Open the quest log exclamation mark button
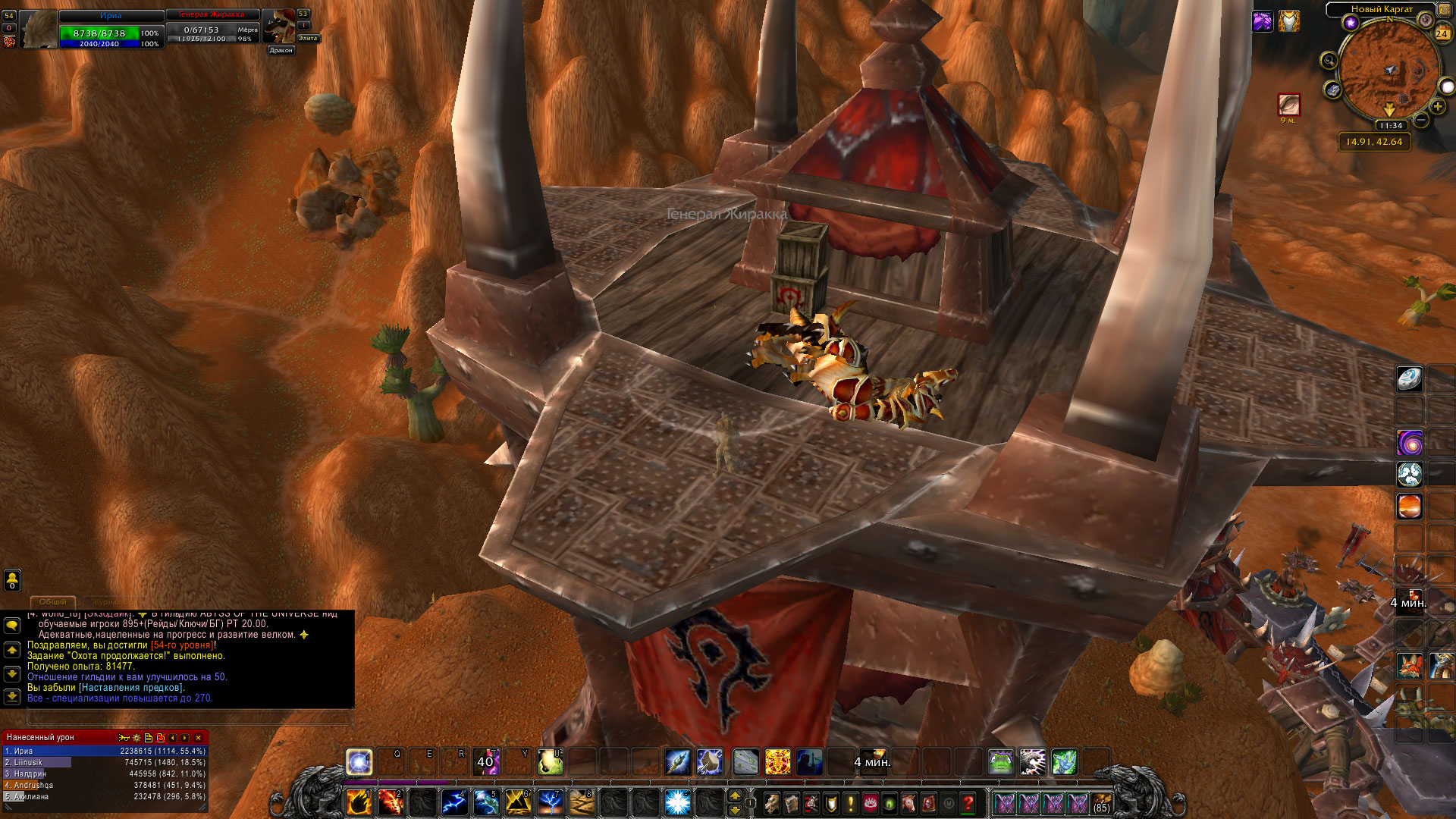Viewport: 1456px width, 819px height. [850, 802]
